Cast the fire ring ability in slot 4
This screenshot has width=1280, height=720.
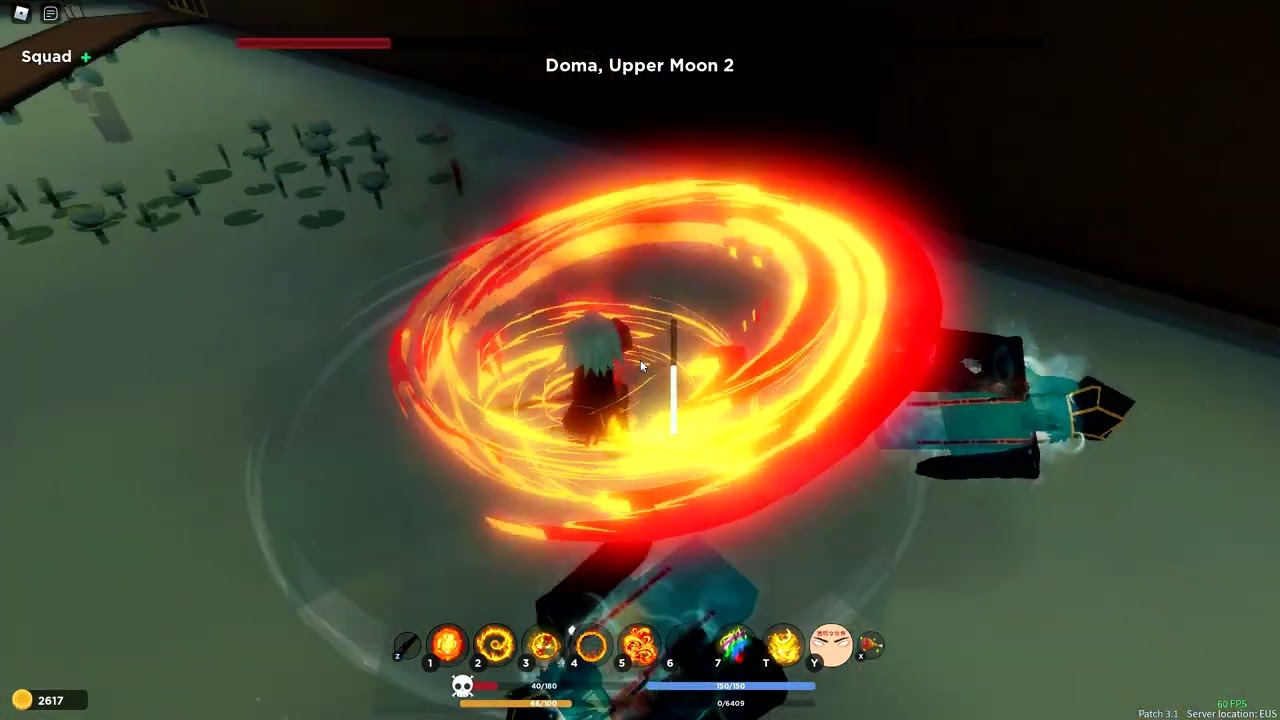pos(591,645)
